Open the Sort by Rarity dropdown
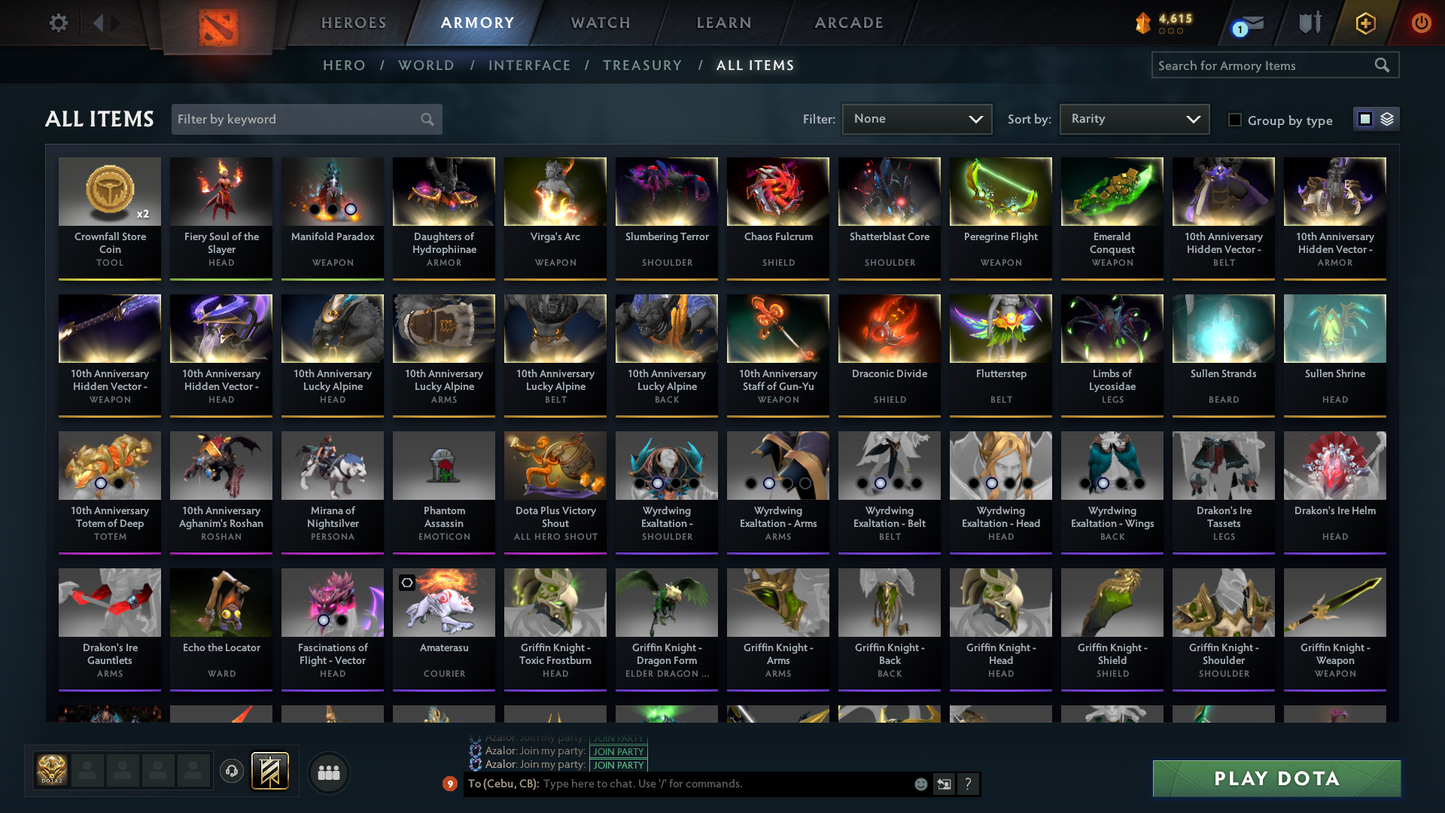The height and width of the screenshot is (813, 1445). coord(1134,118)
